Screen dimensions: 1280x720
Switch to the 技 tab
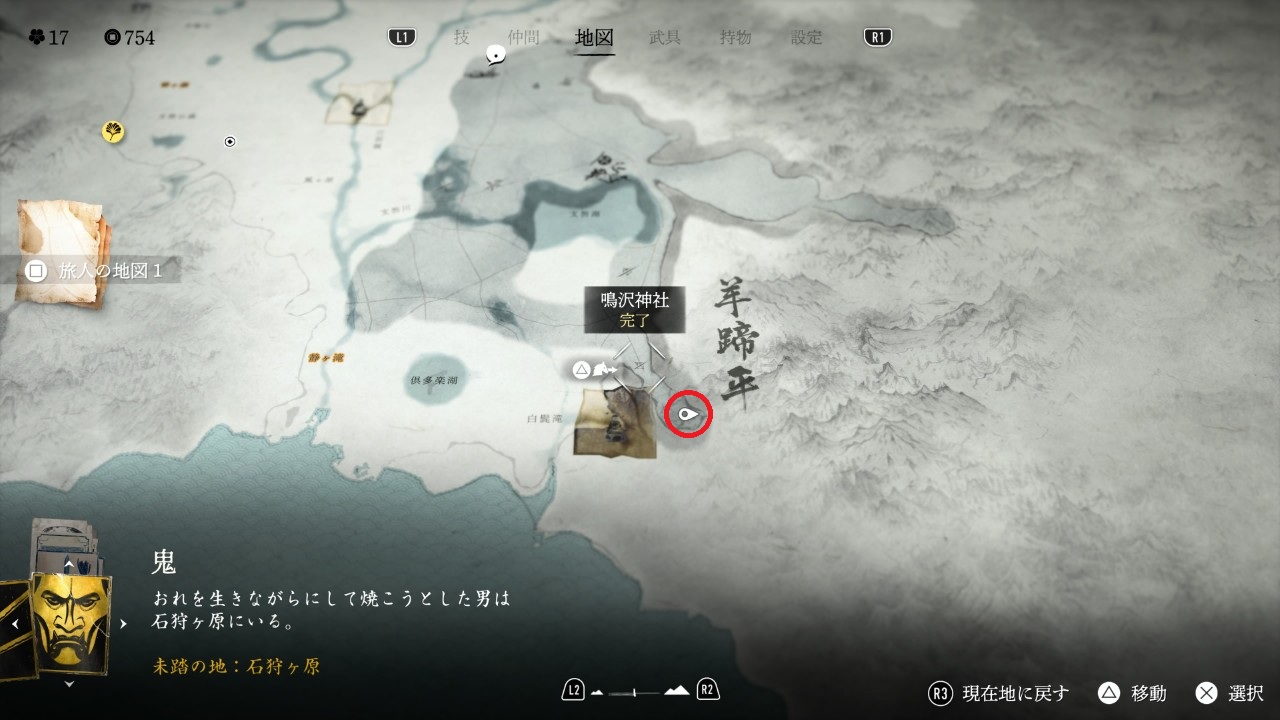(461, 37)
